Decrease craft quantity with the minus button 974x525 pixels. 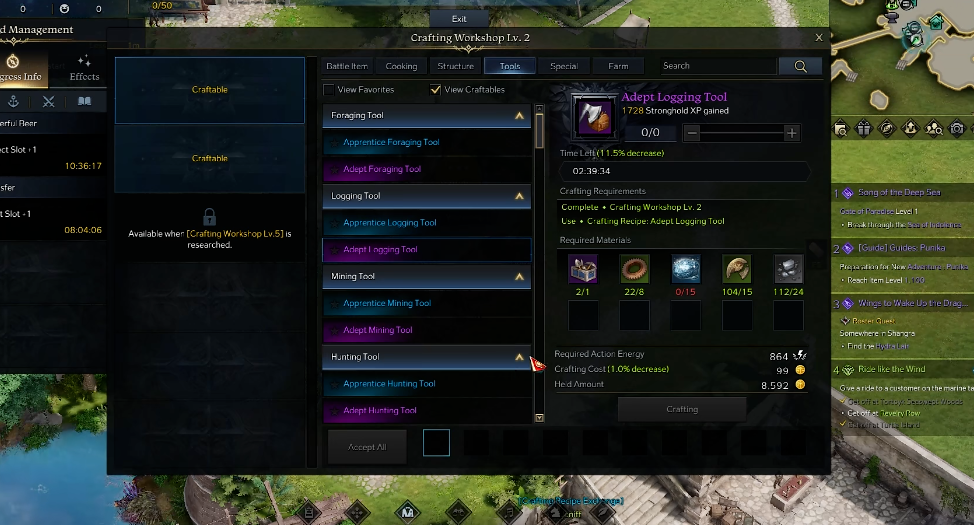[x=692, y=133]
